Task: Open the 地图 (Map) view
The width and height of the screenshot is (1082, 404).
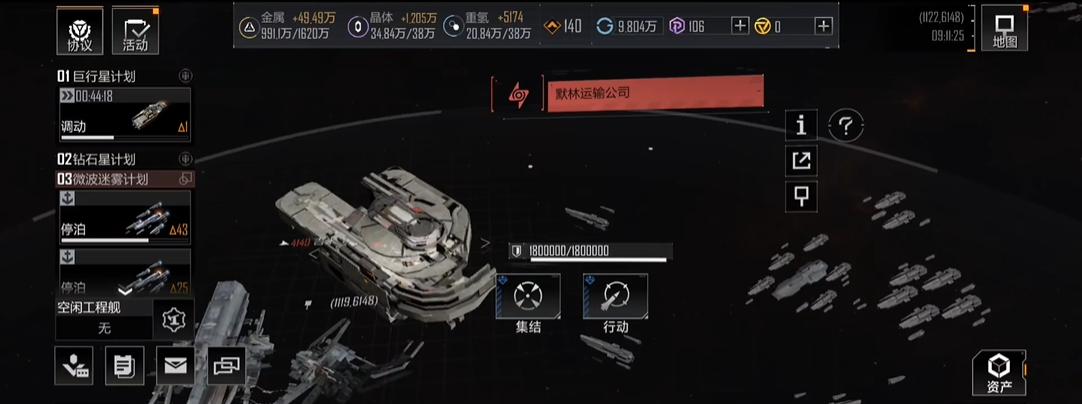Action: pos(1004,28)
